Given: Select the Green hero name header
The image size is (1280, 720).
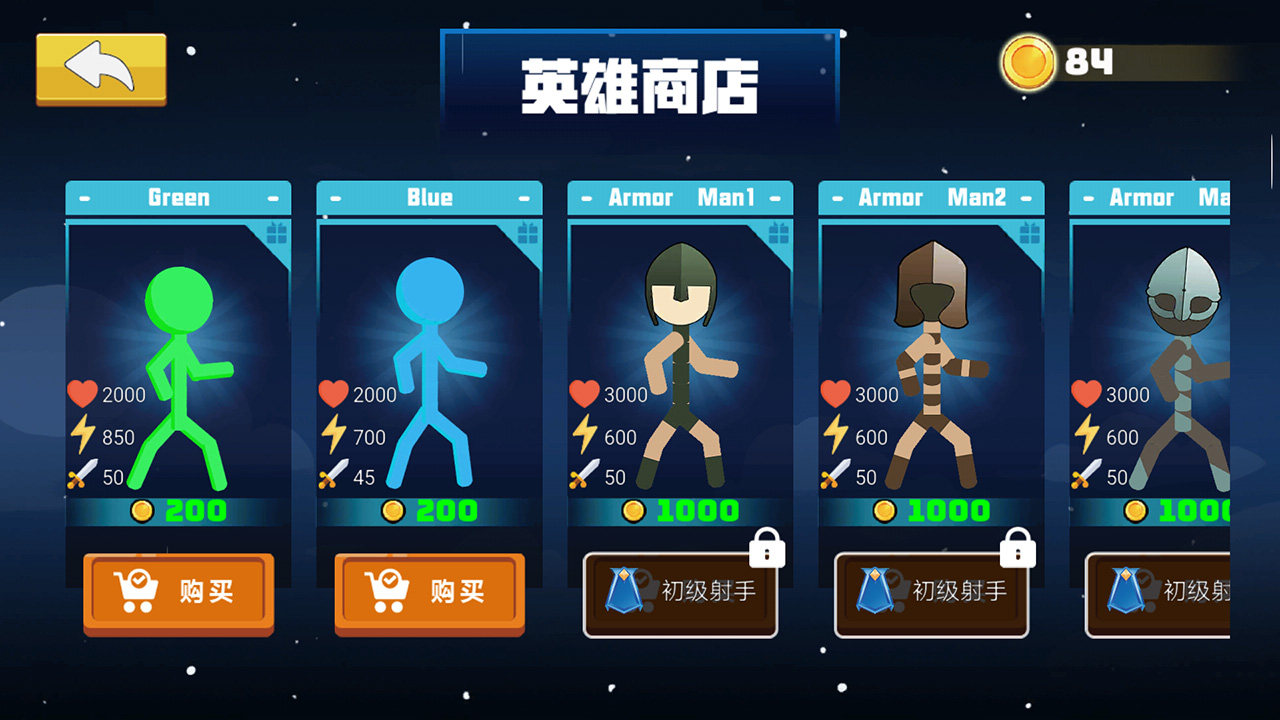Looking at the screenshot, I should pyautogui.click(x=178, y=197).
